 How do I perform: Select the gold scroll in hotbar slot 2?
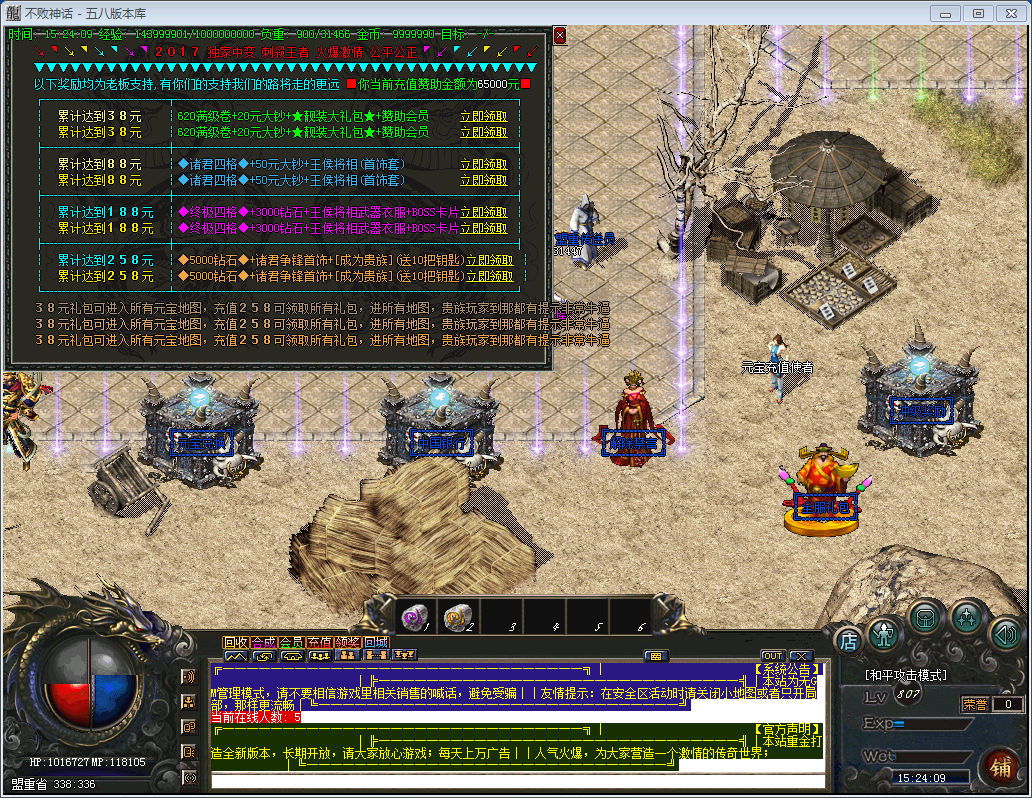(457, 617)
